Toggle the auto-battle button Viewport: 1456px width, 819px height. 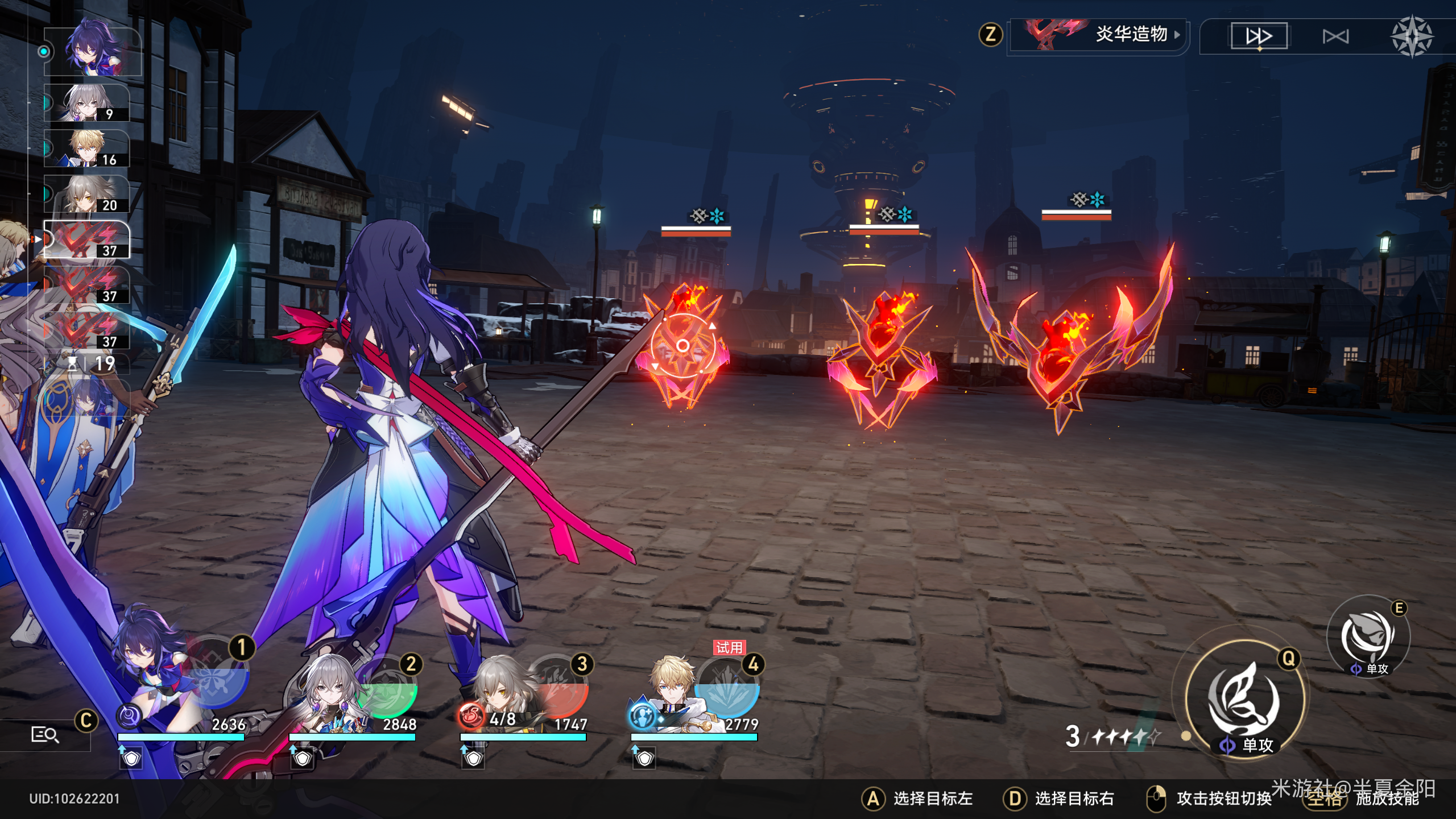pos(1335,37)
